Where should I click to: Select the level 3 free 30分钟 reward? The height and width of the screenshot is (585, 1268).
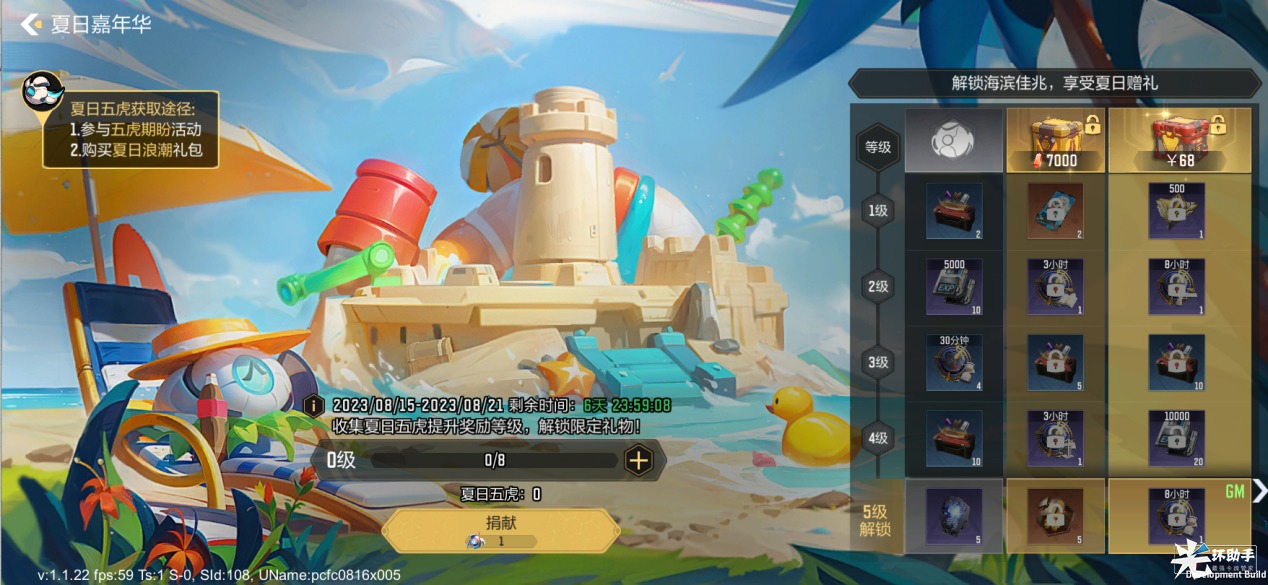[x=953, y=362]
